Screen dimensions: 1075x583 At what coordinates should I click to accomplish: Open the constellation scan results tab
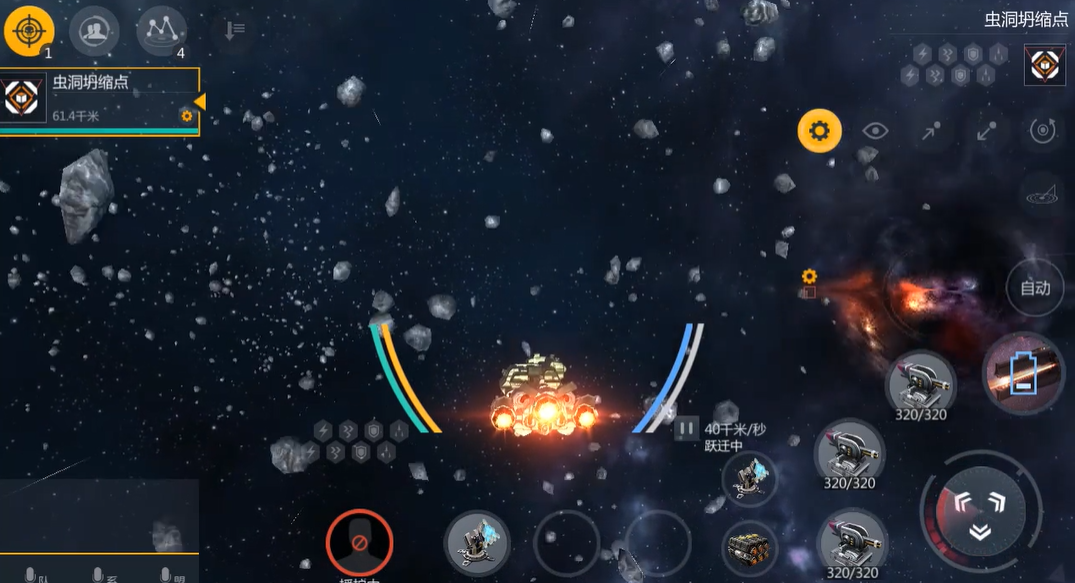pos(161,31)
